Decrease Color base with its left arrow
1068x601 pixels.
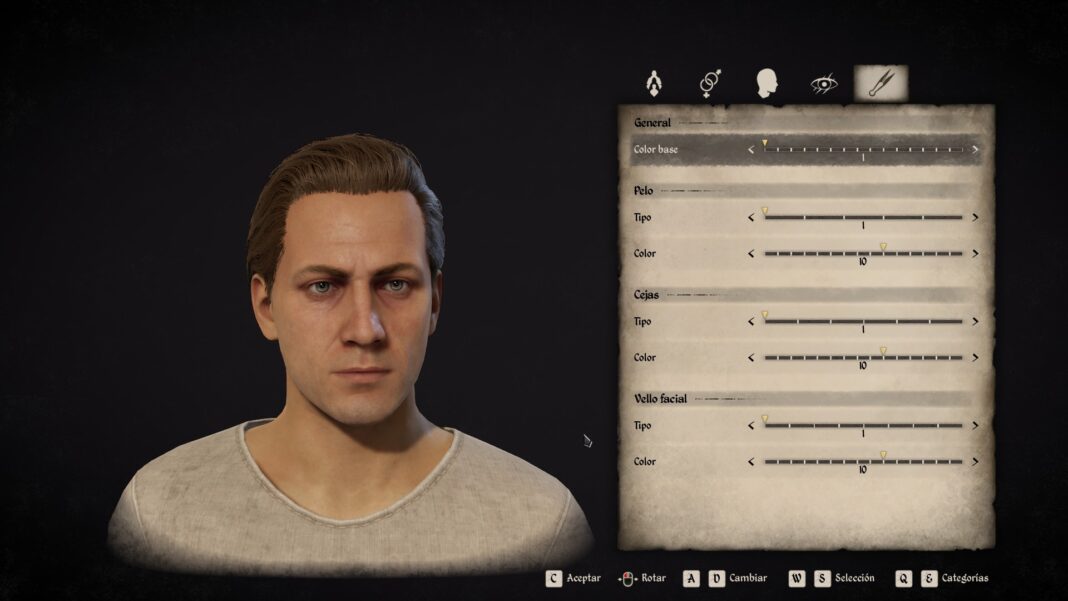[x=751, y=150]
